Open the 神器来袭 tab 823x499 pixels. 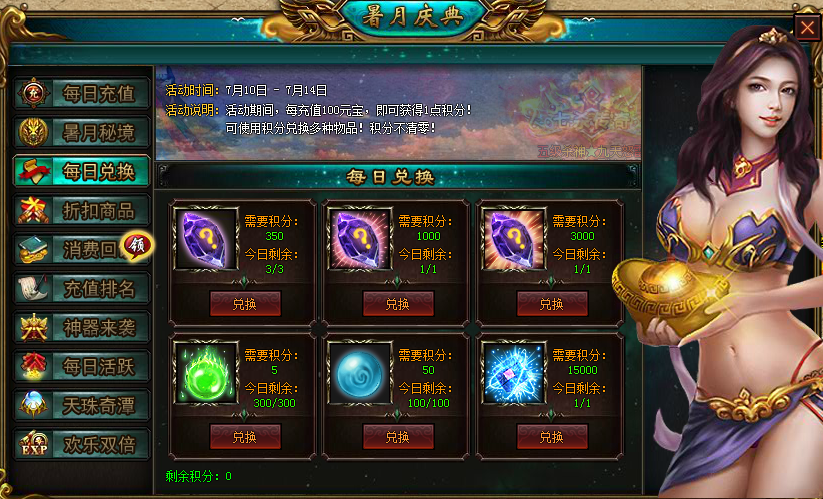tap(82, 327)
